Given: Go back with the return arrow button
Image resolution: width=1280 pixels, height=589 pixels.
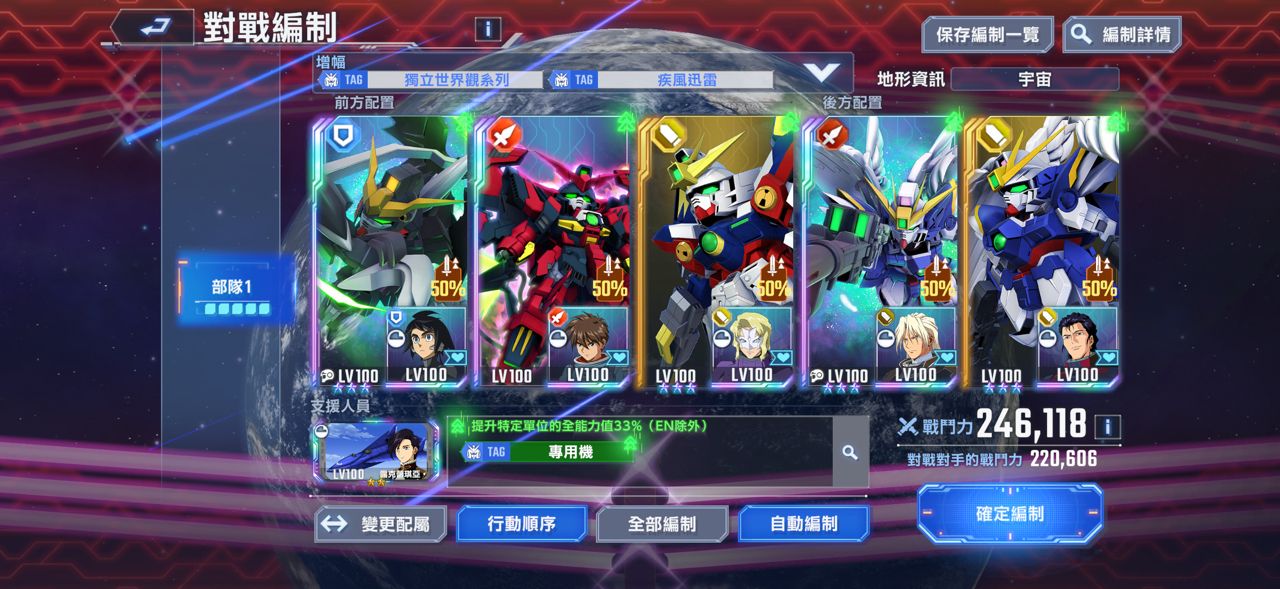Looking at the screenshot, I should [152, 28].
